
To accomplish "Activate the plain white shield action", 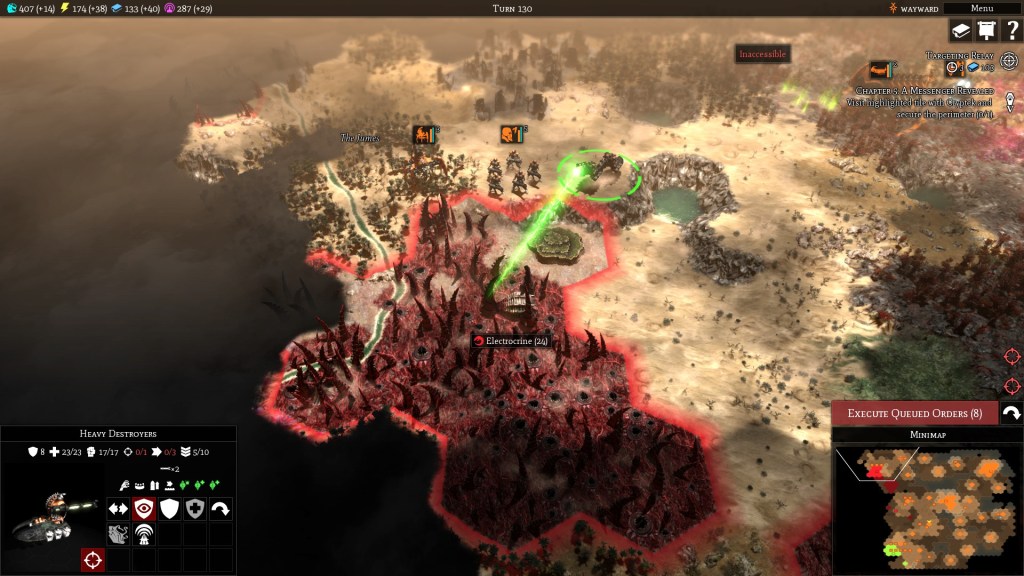I will tap(170, 508).
